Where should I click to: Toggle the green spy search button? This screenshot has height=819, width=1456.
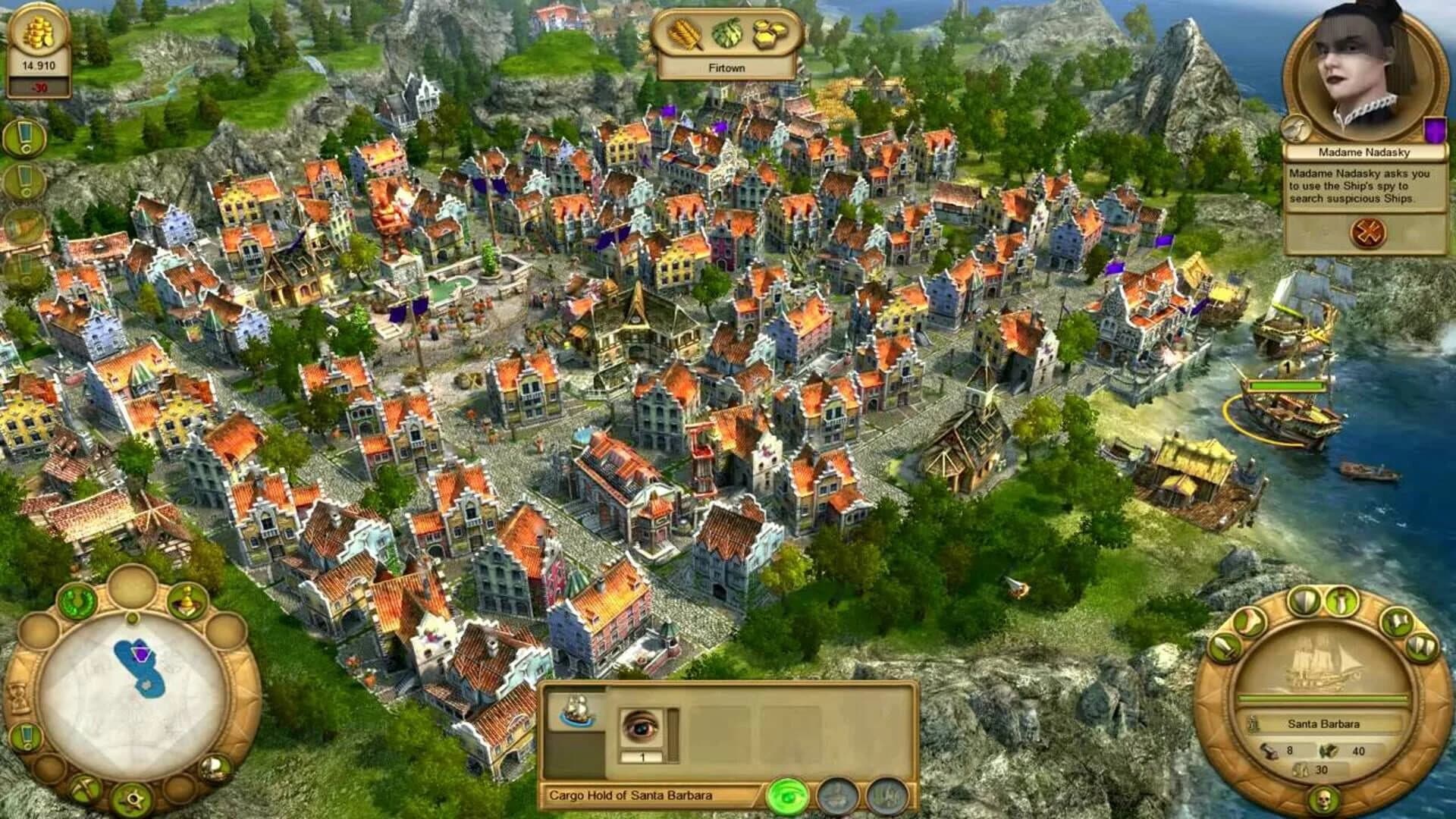[789, 797]
